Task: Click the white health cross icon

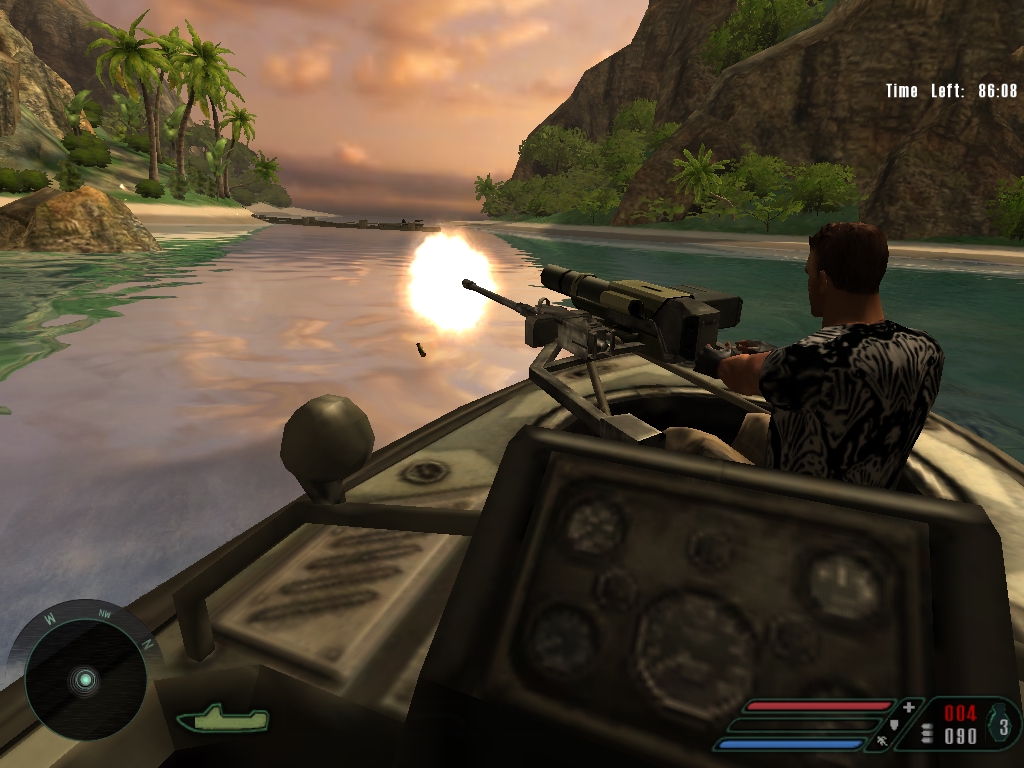Action: (x=908, y=708)
